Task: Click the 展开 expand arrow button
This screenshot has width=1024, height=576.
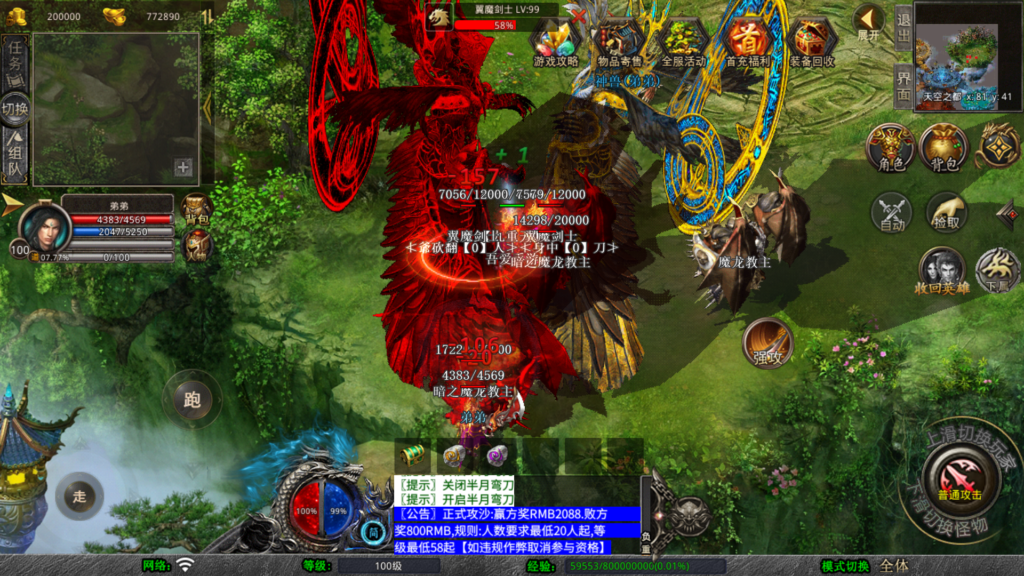Action: pos(868,22)
